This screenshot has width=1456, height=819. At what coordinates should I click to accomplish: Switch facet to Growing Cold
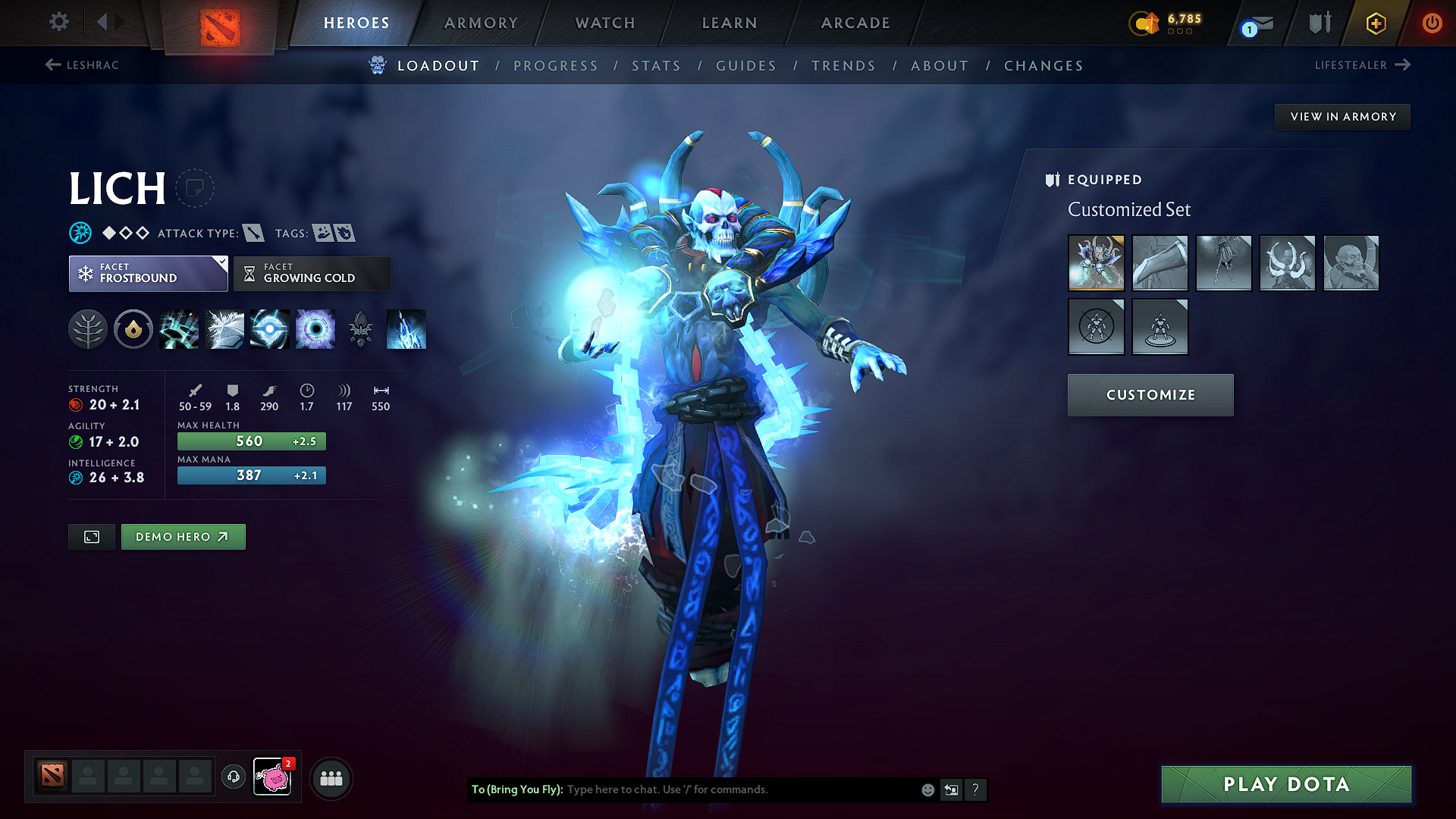[311, 273]
